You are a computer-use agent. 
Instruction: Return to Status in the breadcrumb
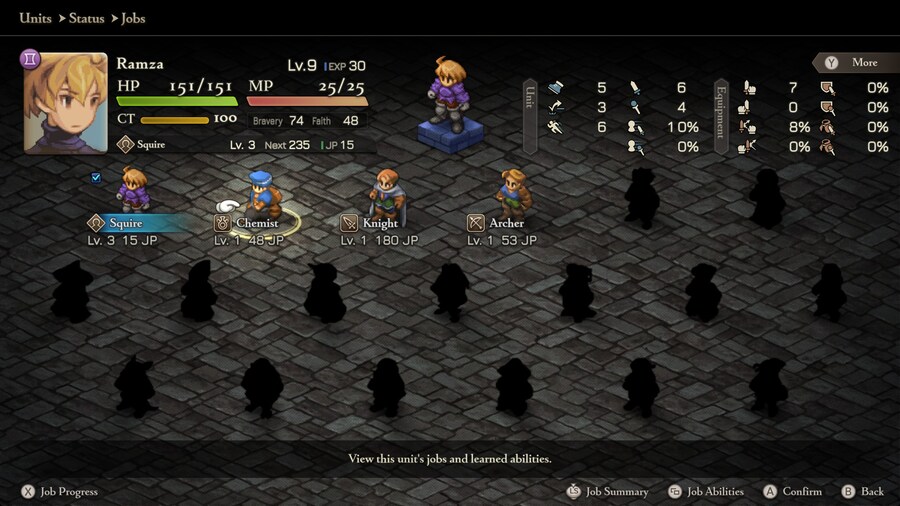click(x=87, y=18)
